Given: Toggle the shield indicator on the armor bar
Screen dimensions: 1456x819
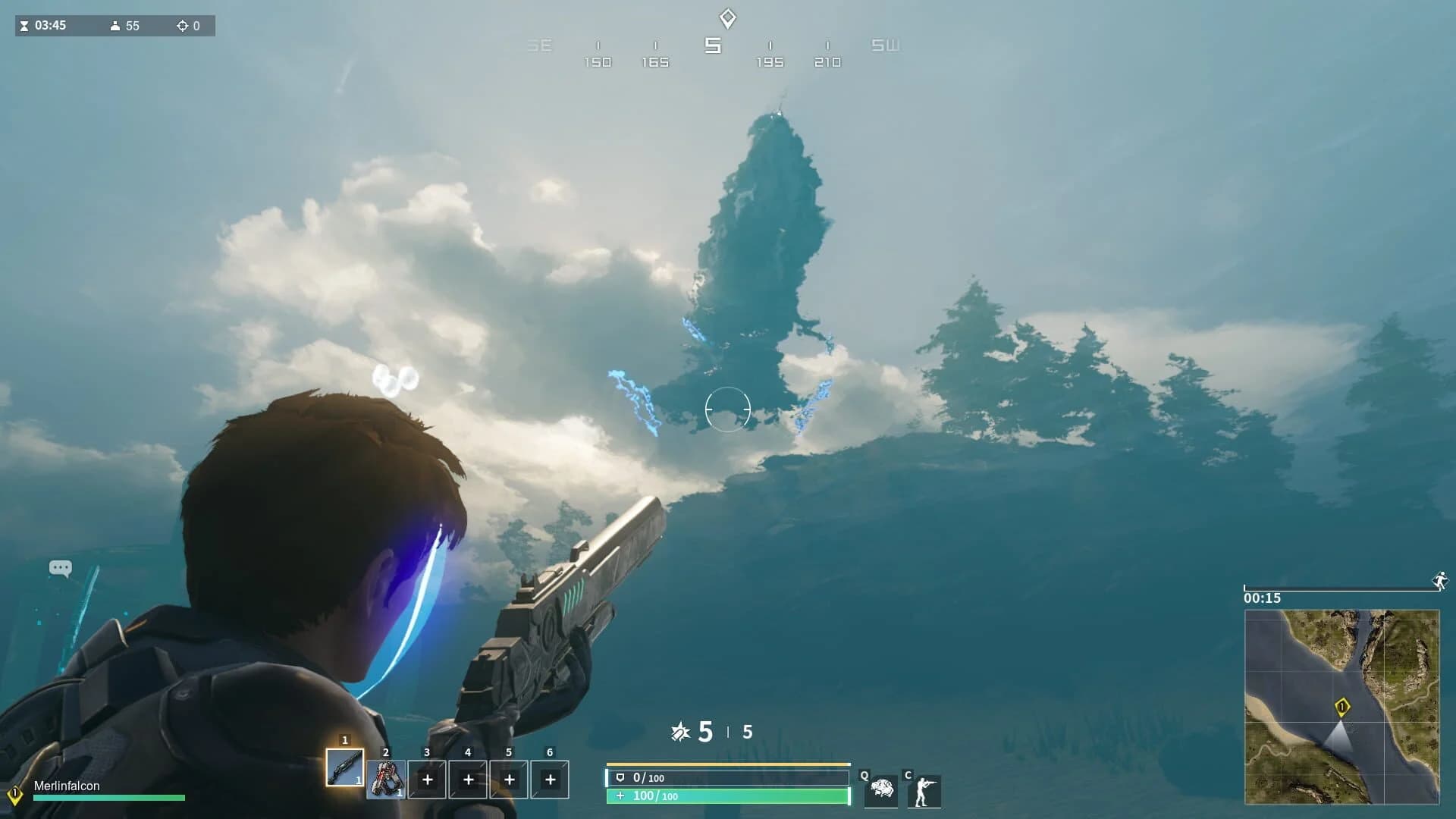Looking at the screenshot, I should coord(620,777).
